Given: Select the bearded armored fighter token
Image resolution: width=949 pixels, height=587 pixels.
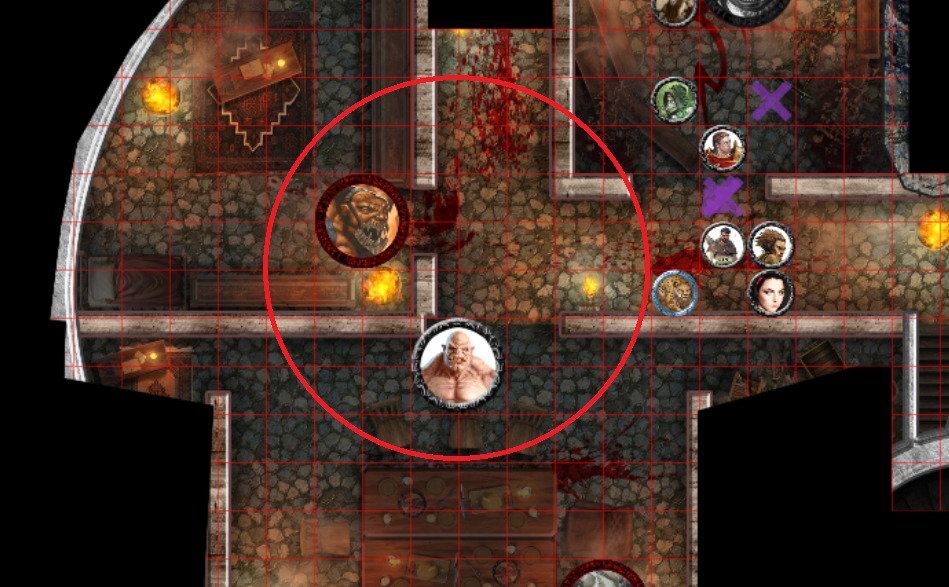Looking at the screenshot, I should coord(721,244).
